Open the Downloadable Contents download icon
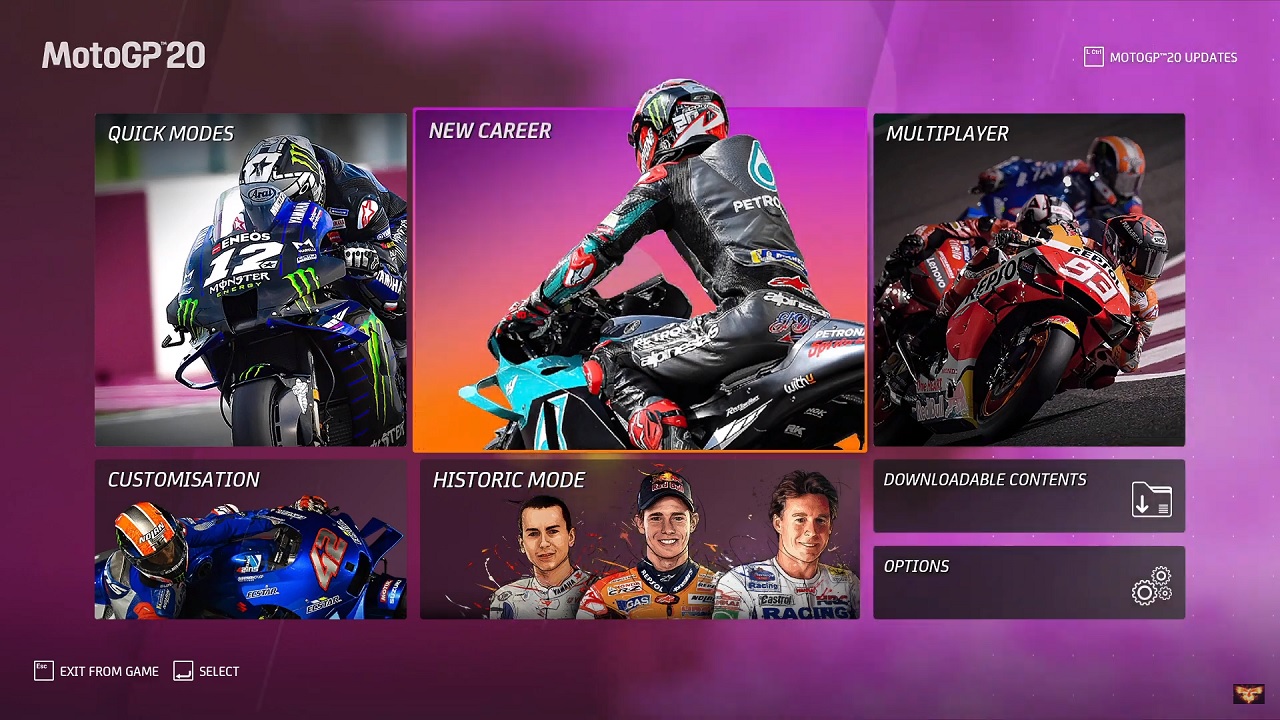The image size is (1280, 720). pos(1150,497)
